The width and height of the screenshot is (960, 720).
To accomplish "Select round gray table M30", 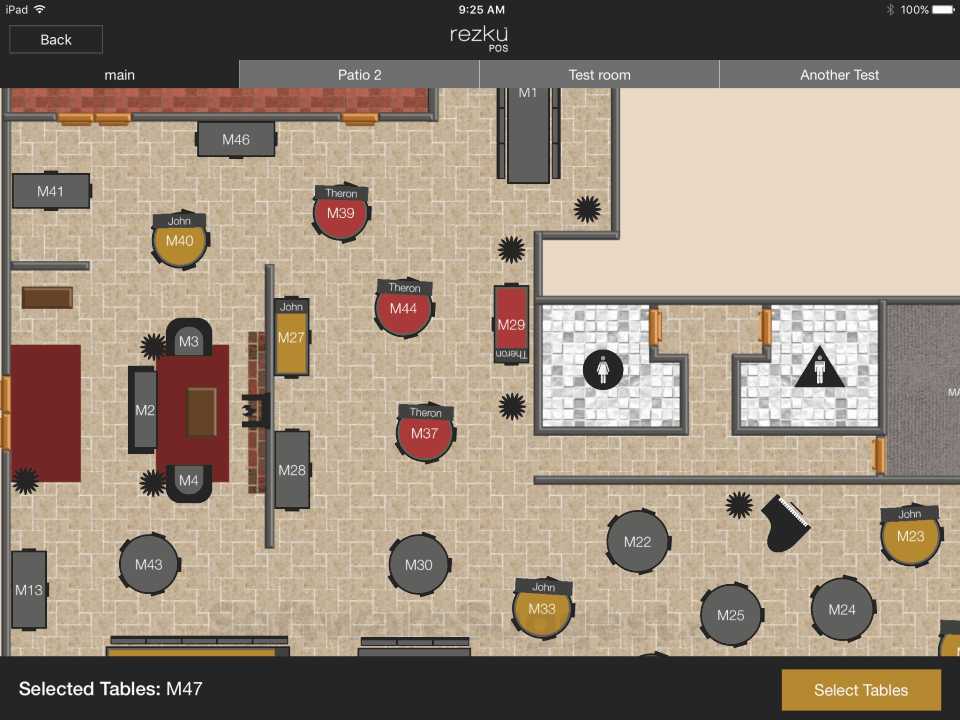I will click(x=419, y=566).
